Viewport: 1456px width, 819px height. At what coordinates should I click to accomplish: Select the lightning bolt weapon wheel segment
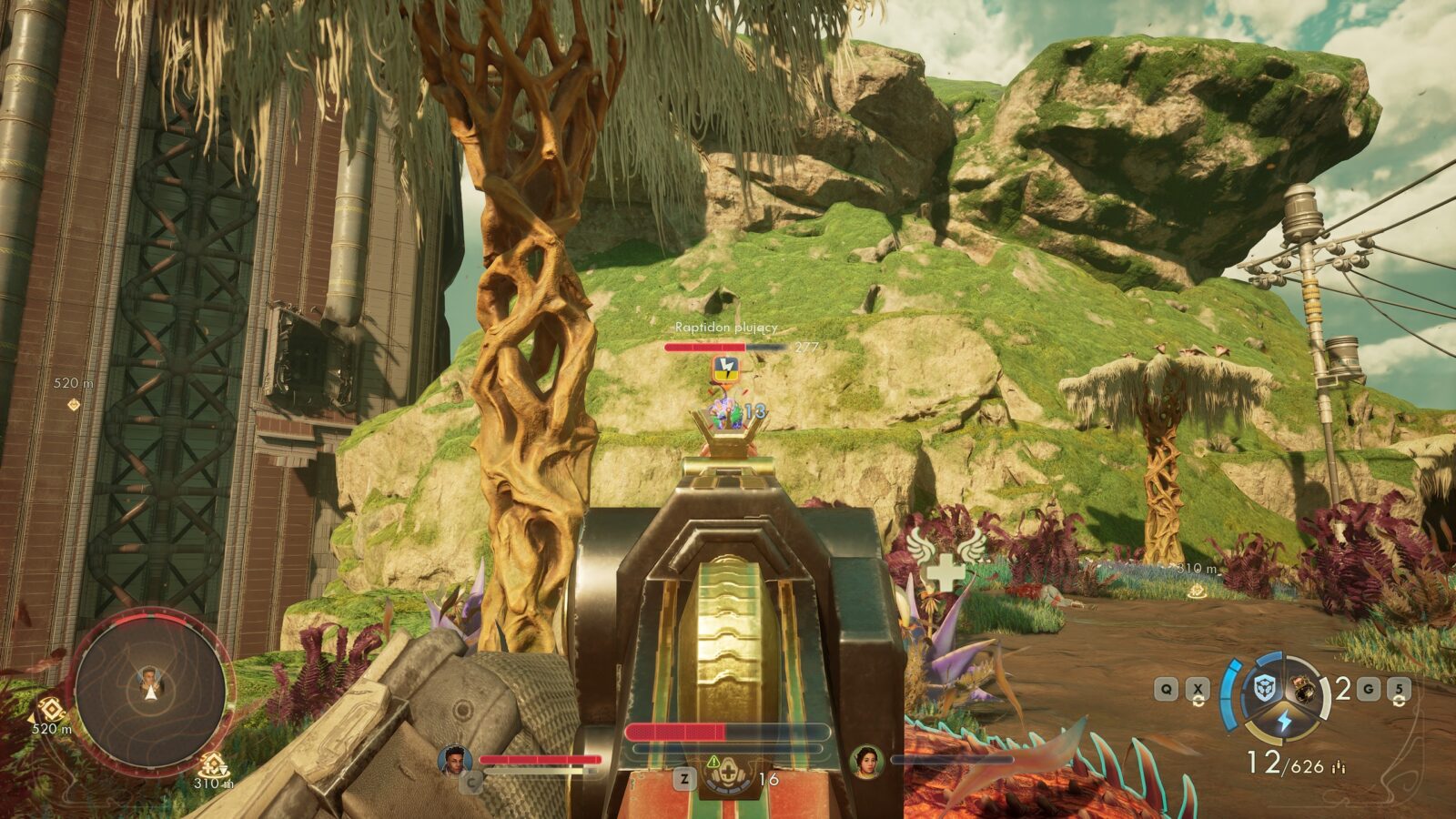coord(1284,721)
